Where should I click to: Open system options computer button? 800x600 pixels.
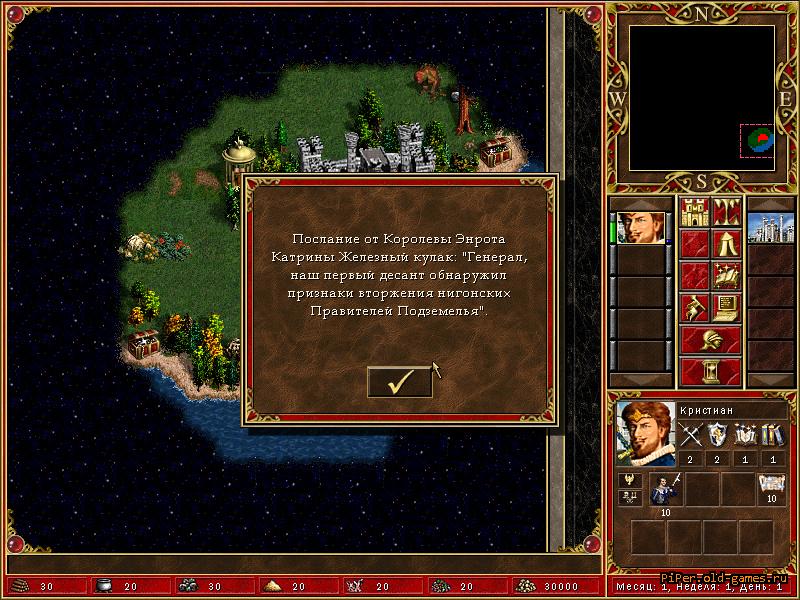(726, 305)
